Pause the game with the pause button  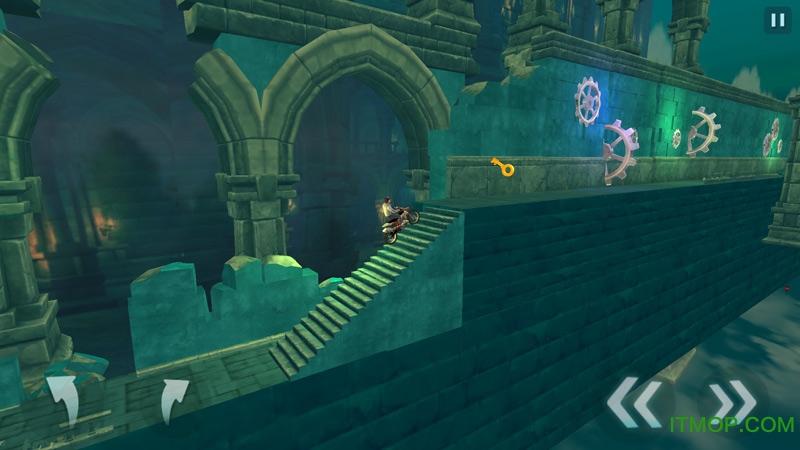pyautogui.click(x=776, y=20)
